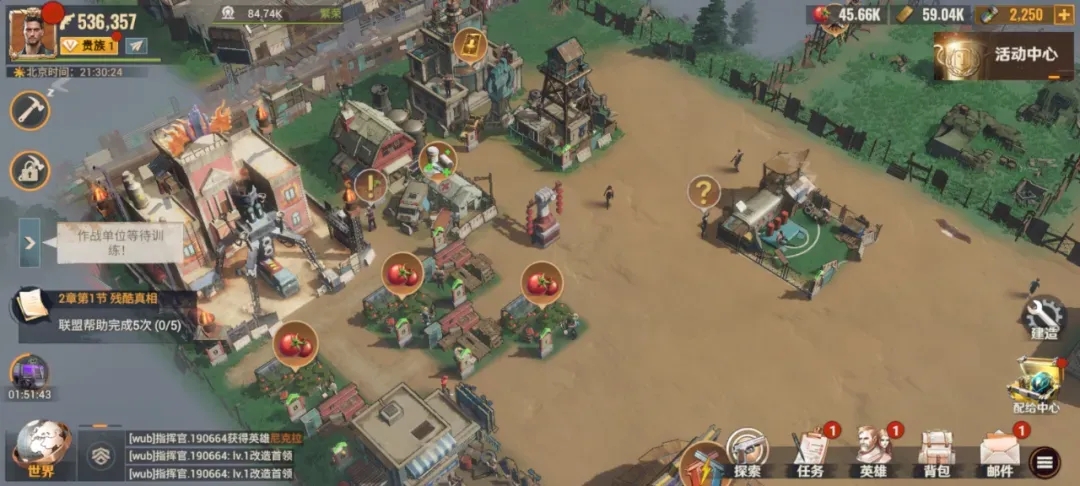Open 探索 exploration

click(x=747, y=452)
